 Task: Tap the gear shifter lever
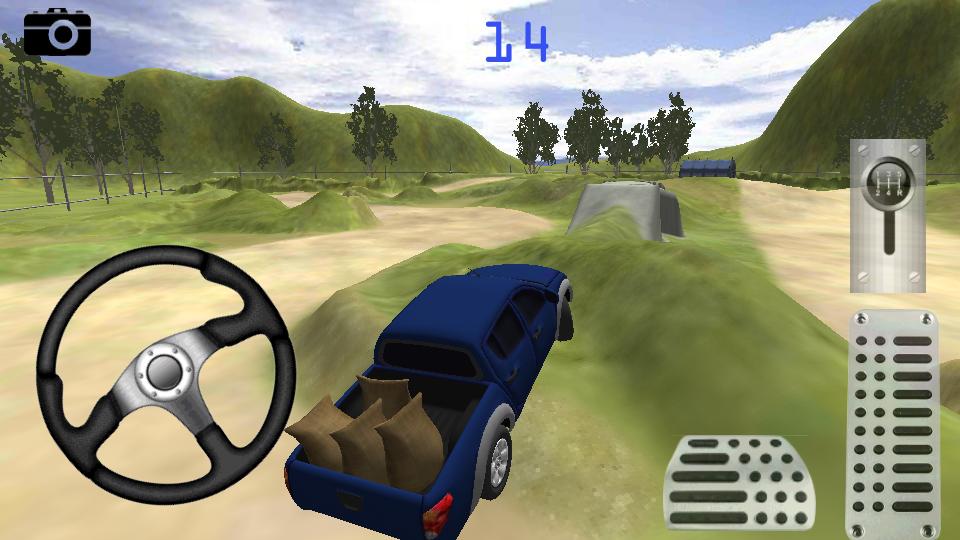[887, 215]
